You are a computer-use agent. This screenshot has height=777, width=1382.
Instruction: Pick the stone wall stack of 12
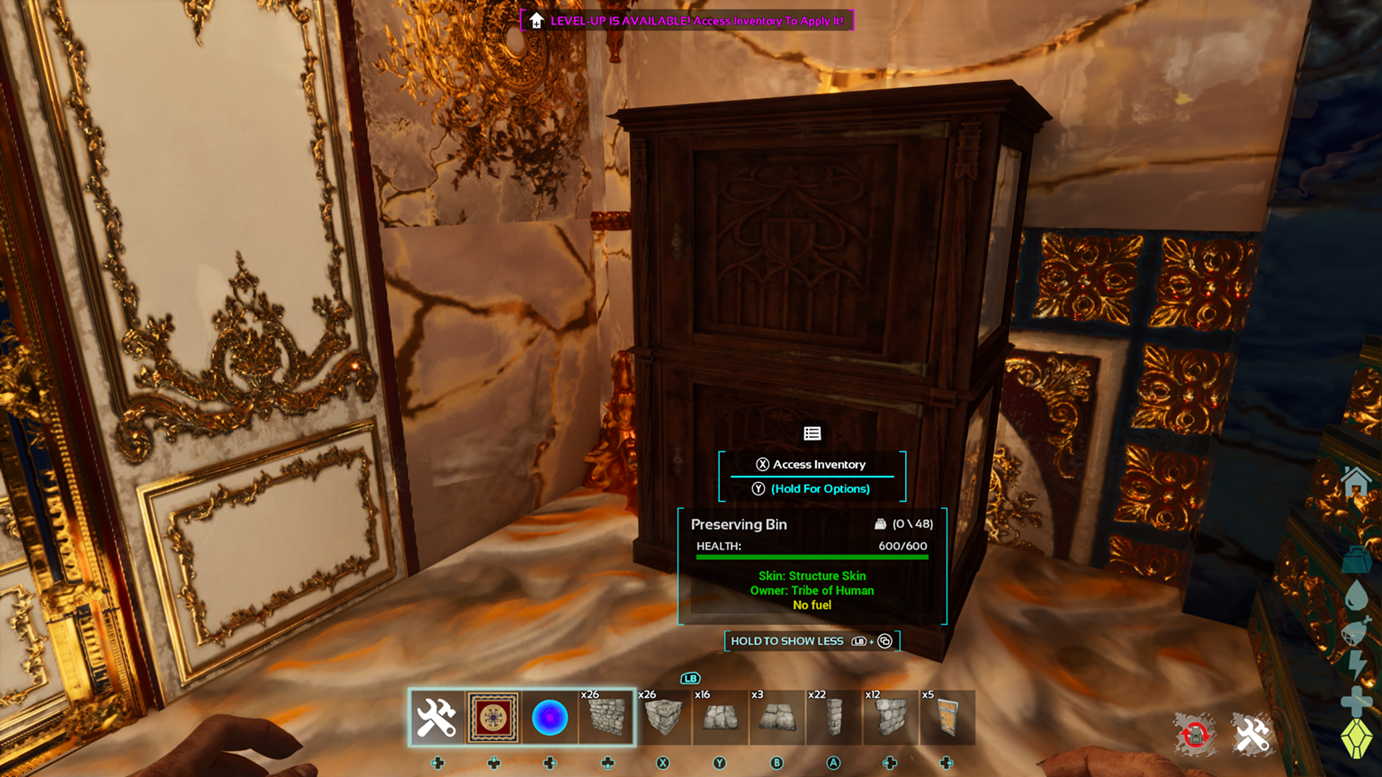click(x=889, y=717)
